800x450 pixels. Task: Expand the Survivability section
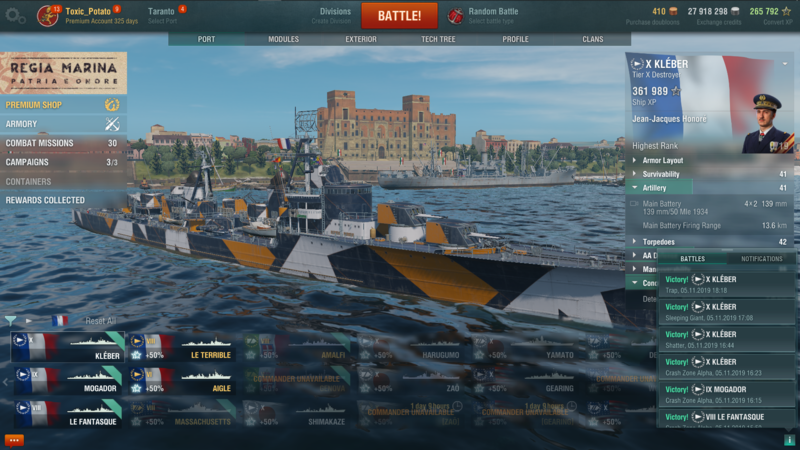(661, 174)
